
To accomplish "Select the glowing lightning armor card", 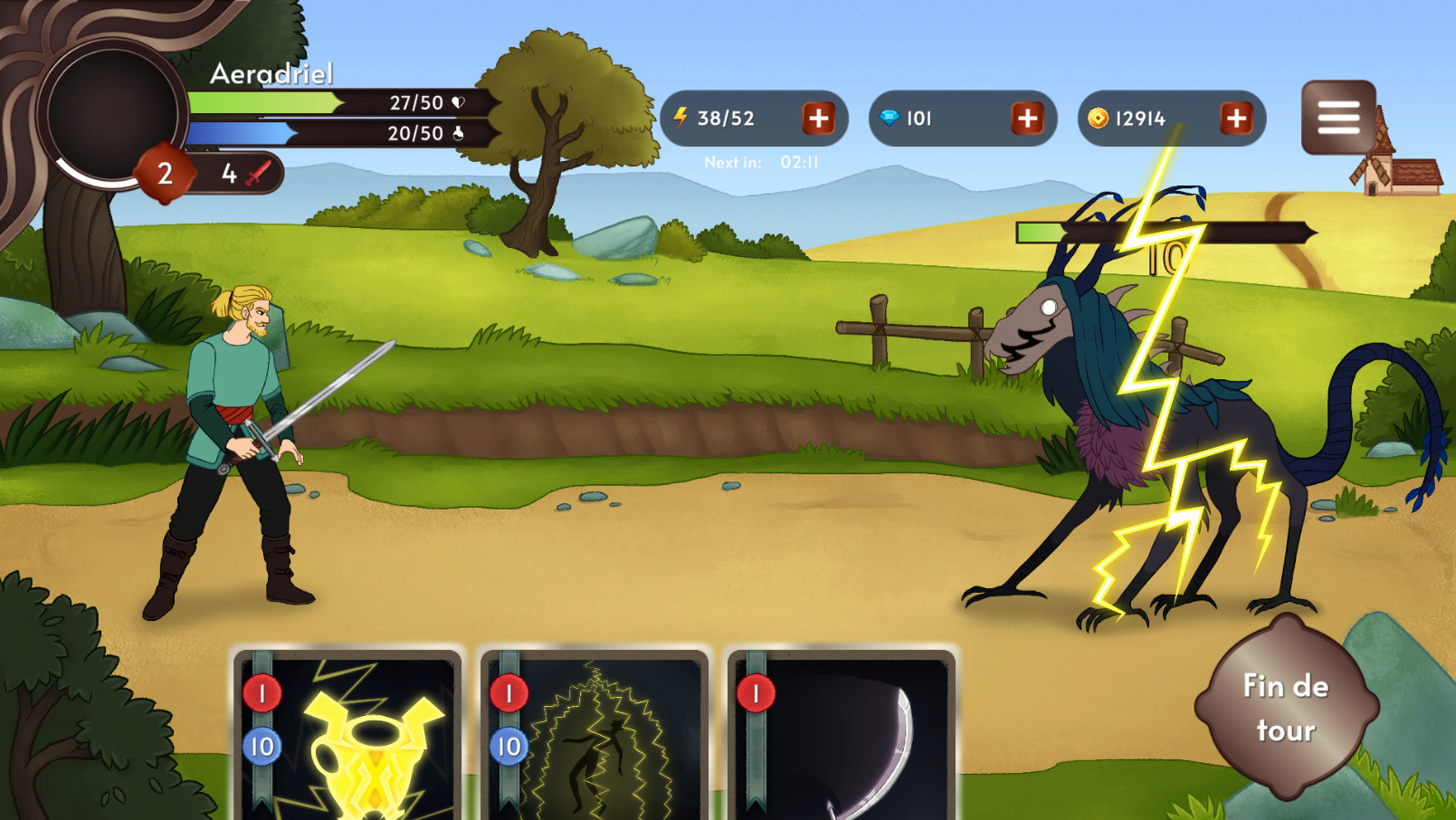I will point(348,733).
